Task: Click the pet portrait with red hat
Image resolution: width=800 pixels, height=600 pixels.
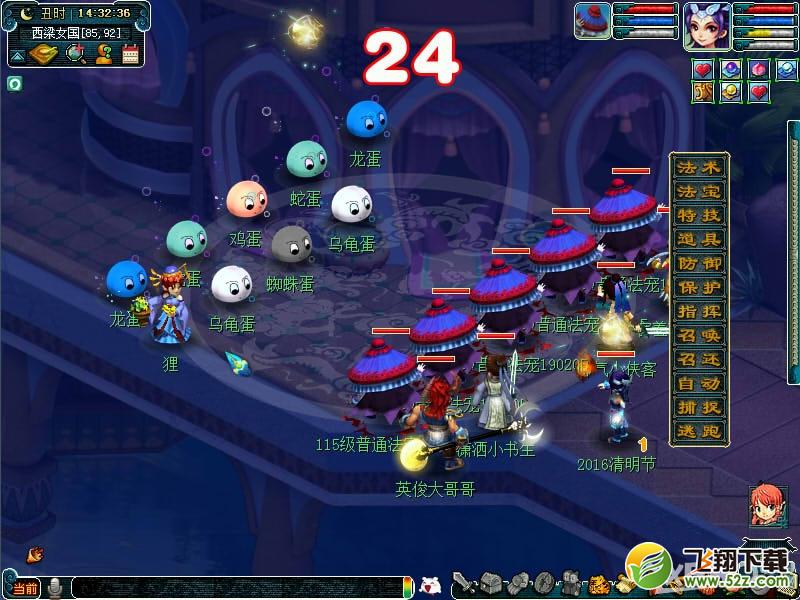Action: (593, 21)
